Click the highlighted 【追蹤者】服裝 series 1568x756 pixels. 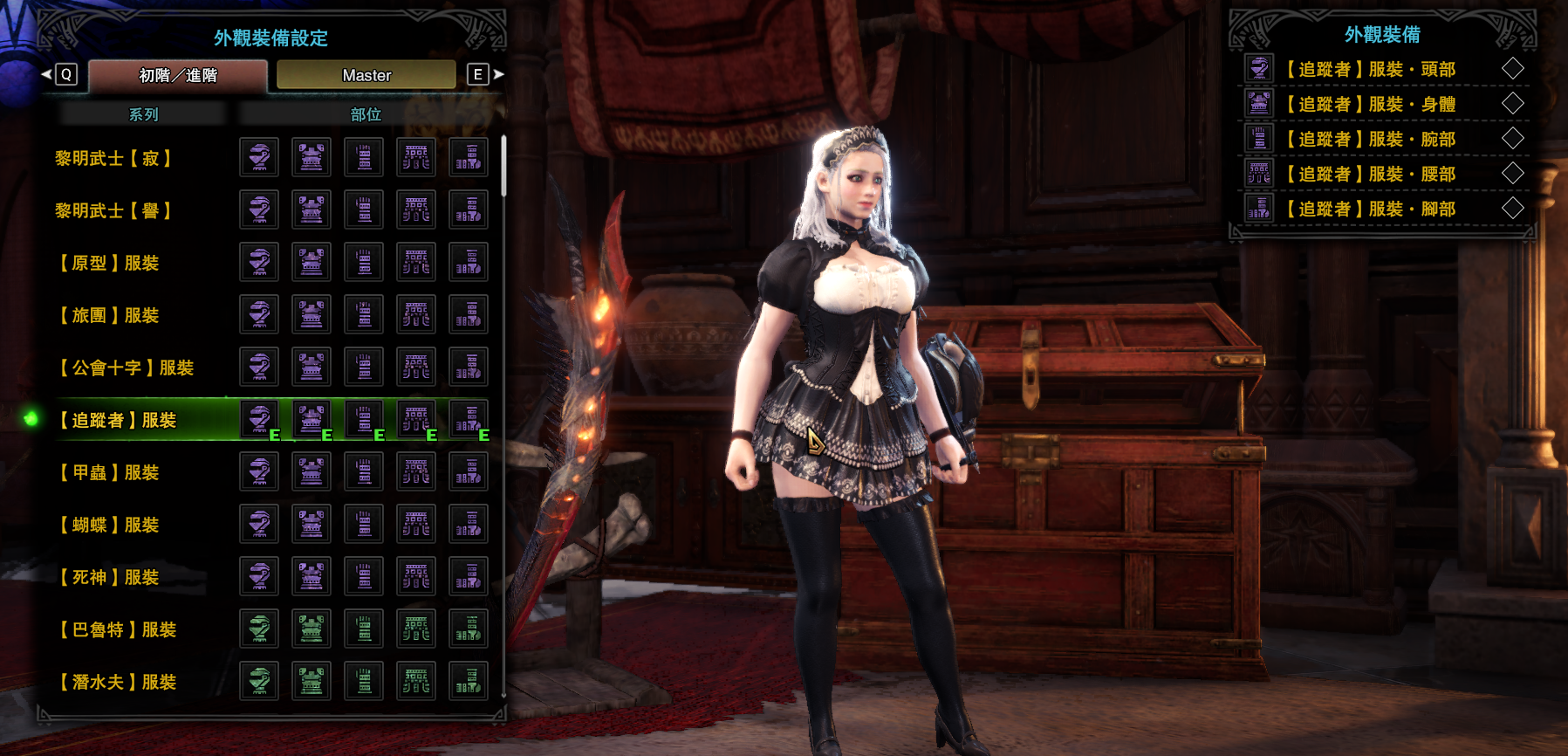click(x=118, y=421)
